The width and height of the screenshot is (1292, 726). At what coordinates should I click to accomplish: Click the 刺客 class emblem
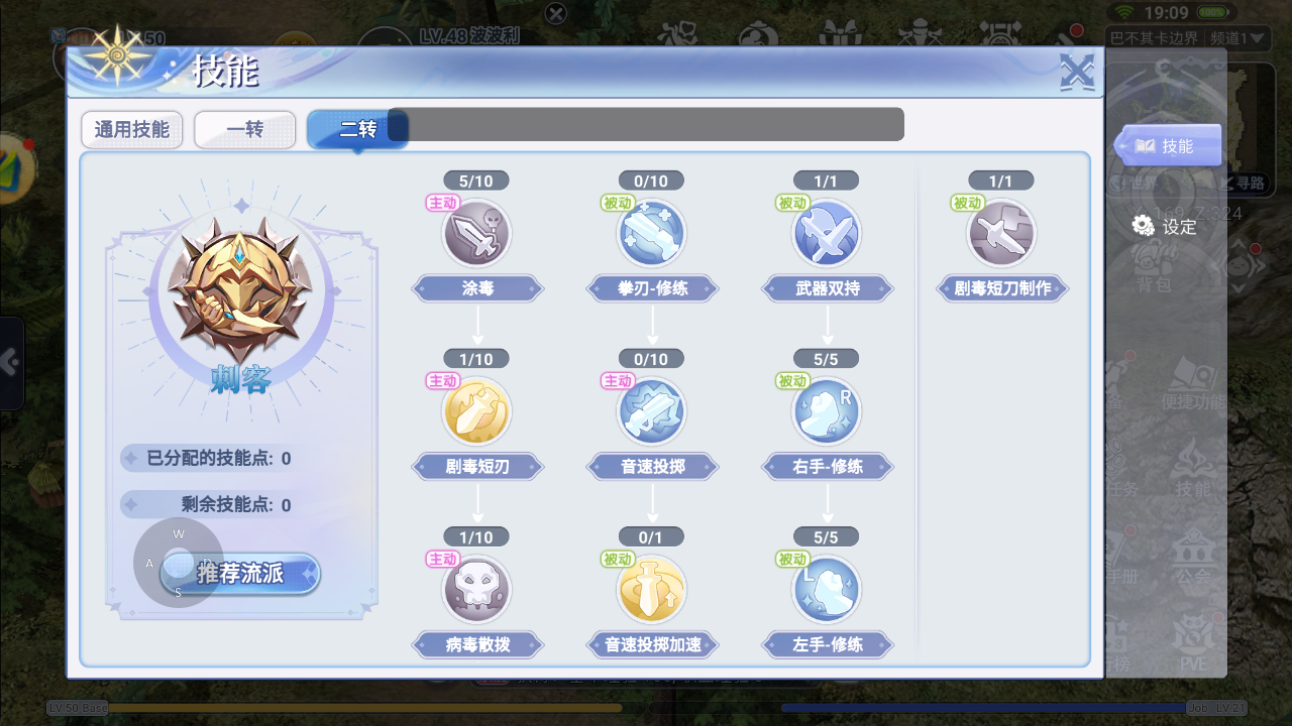point(240,289)
